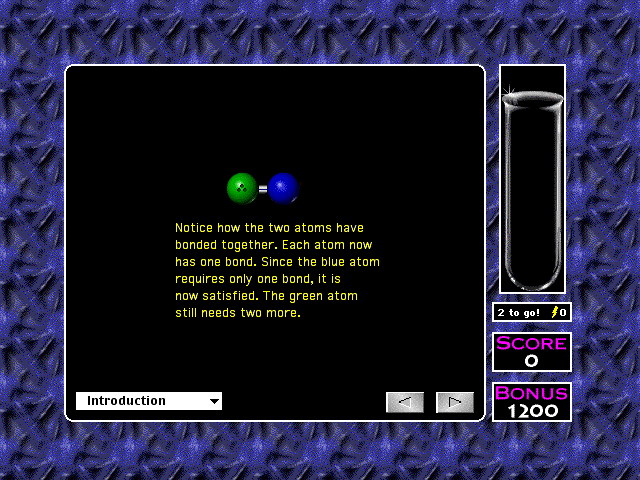640x480 pixels.
Task: Advance to the next tutorial page
Action: click(455, 402)
